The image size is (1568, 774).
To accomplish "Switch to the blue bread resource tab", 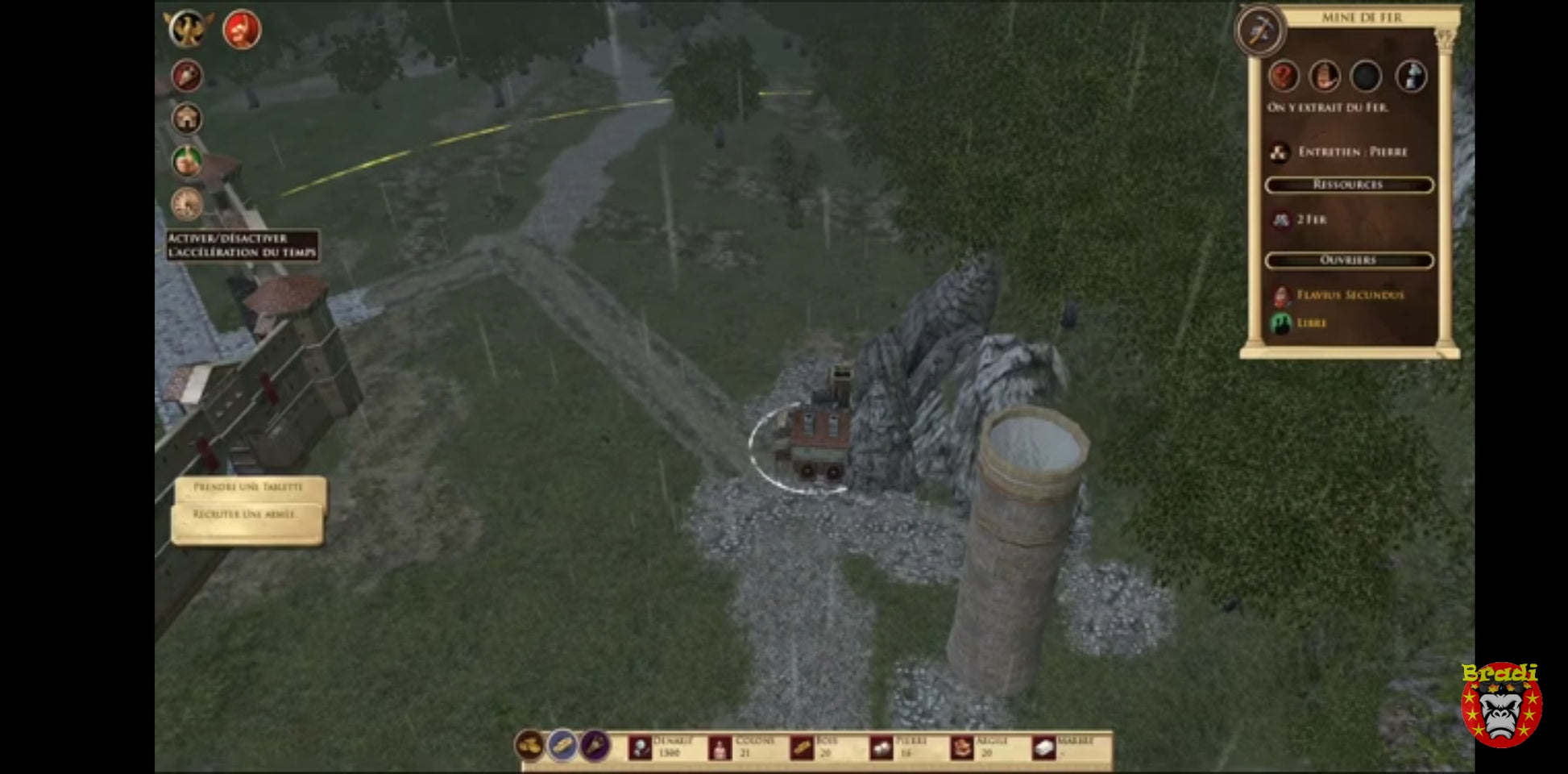I will pyautogui.click(x=563, y=746).
